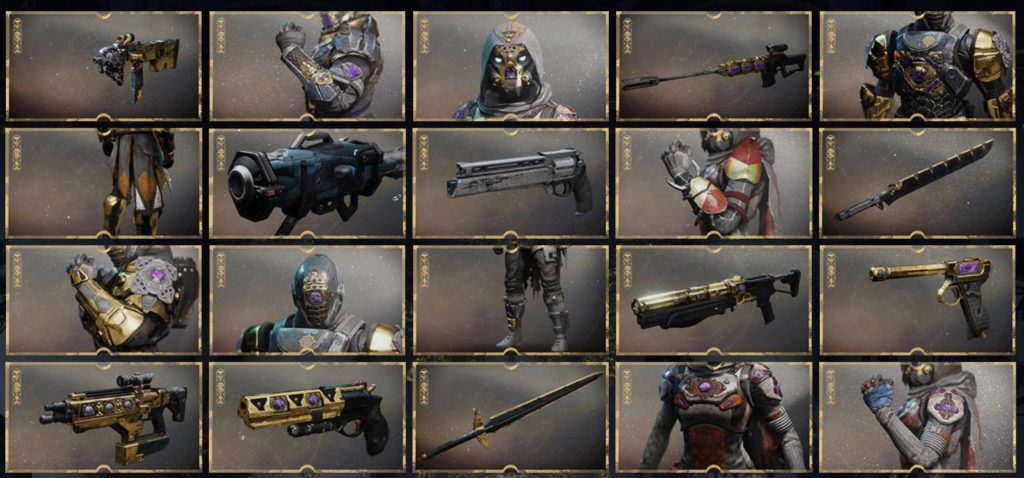The image size is (1024, 478).
Task: Select the plain silver hand cannon tile
Action: tap(510, 183)
